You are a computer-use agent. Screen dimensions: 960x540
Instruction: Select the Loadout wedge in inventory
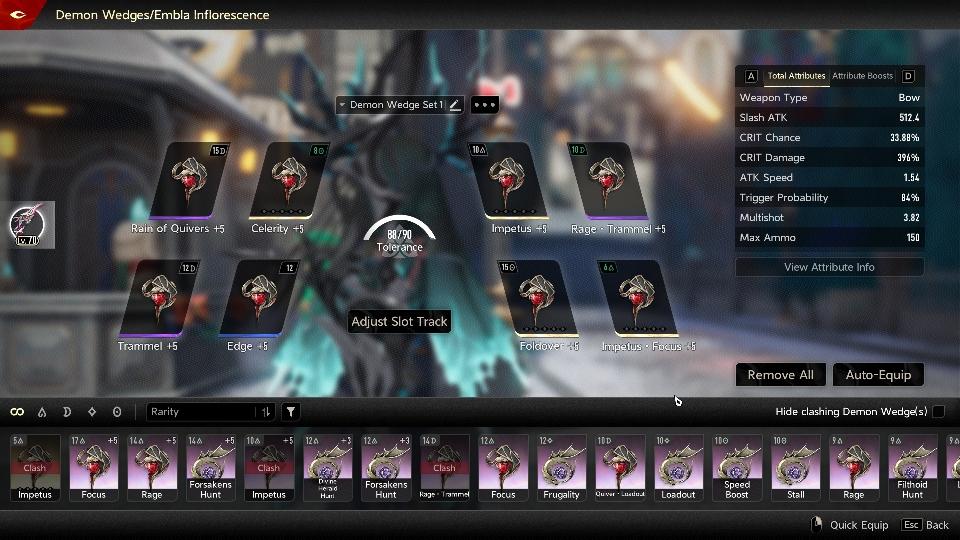[x=678, y=467]
